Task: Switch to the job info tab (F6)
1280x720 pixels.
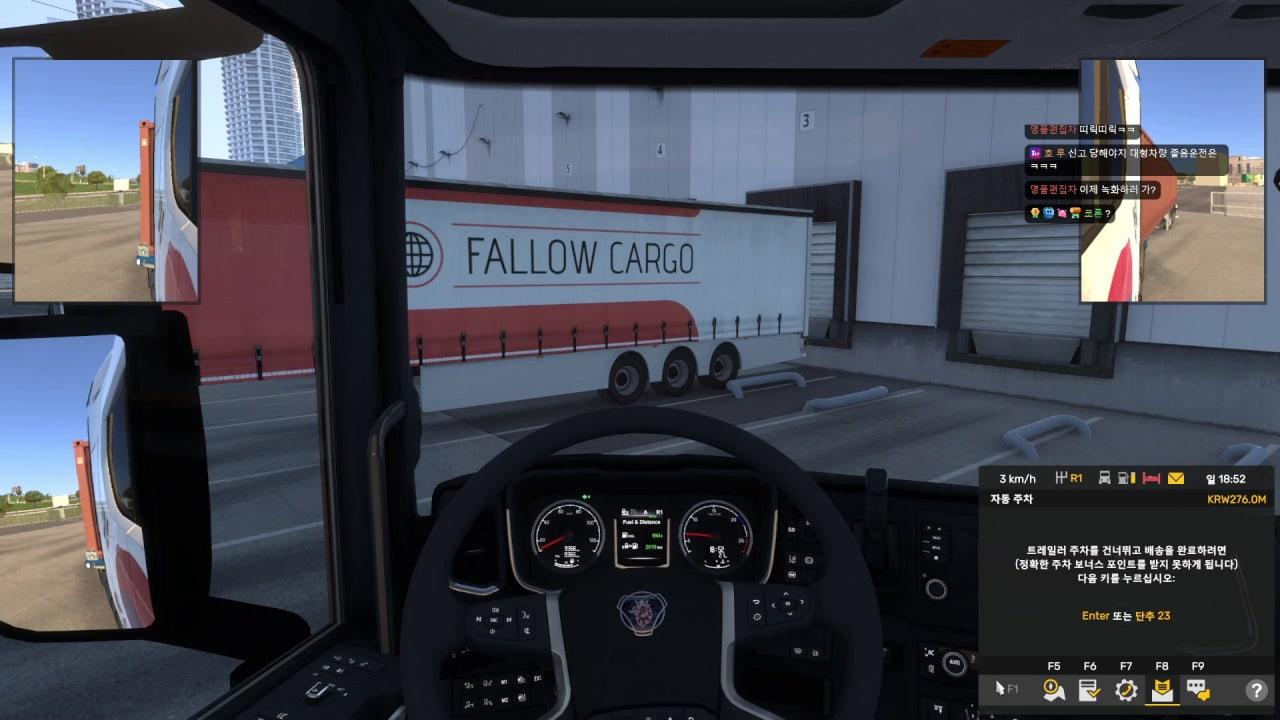Action: (1089, 689)
